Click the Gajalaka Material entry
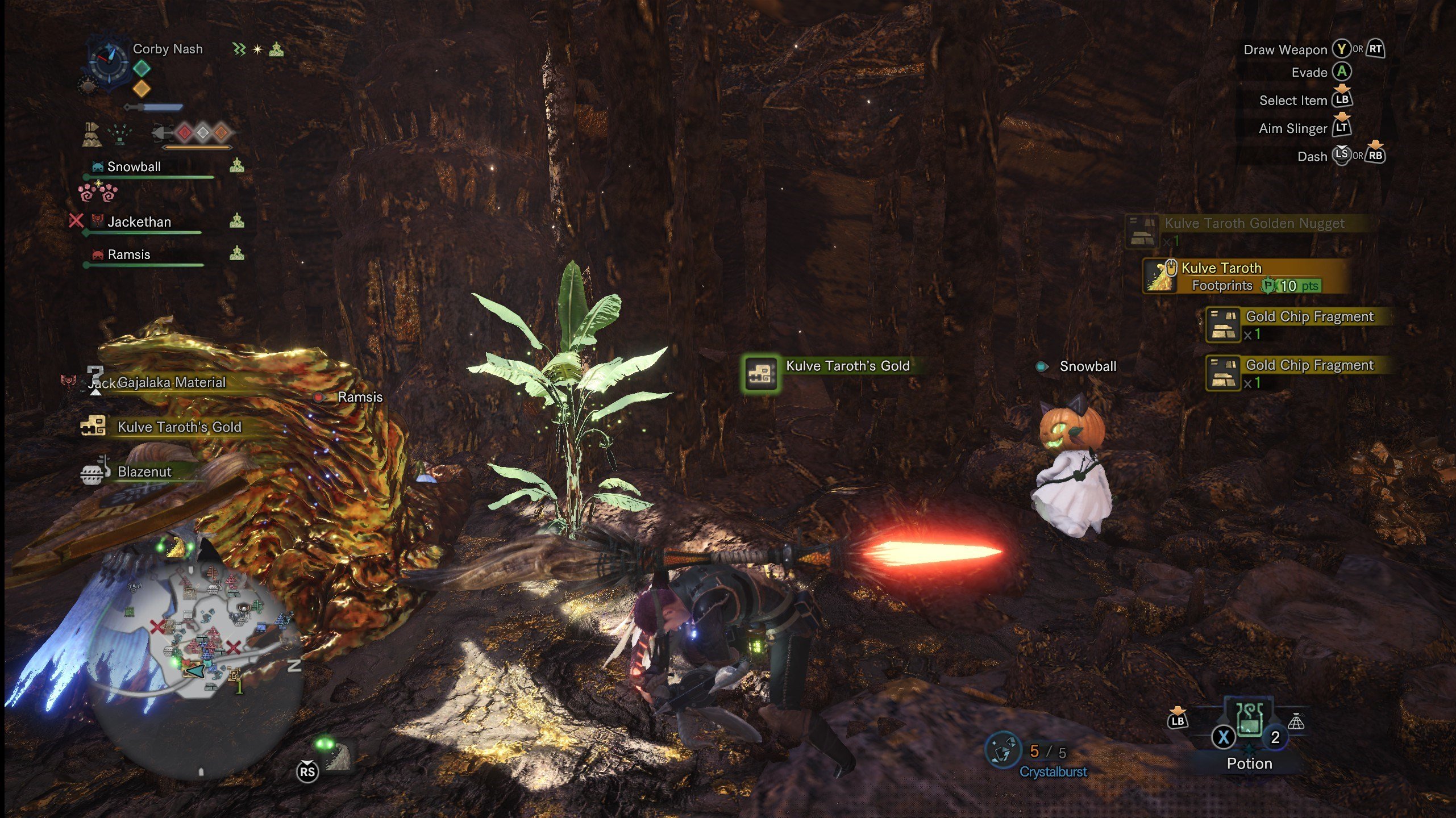 171,383
